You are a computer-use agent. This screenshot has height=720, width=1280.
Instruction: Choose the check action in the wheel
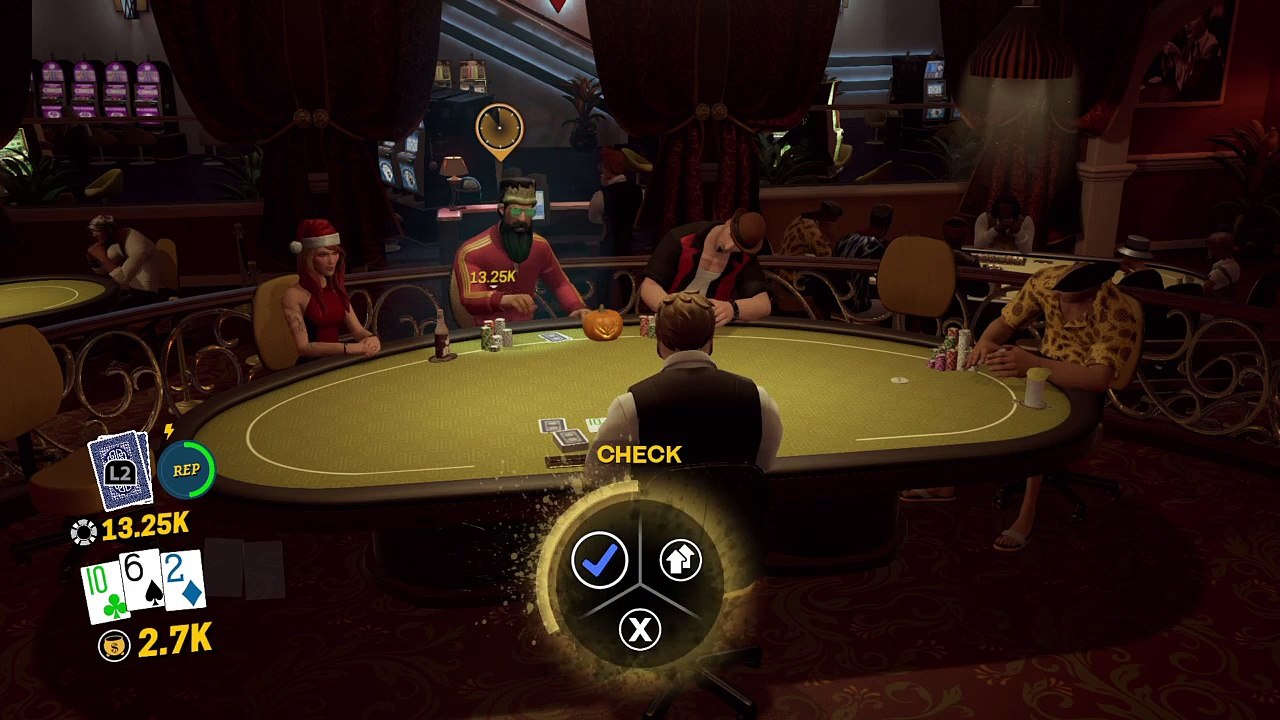pyautogui.click(x=599, y=561)
